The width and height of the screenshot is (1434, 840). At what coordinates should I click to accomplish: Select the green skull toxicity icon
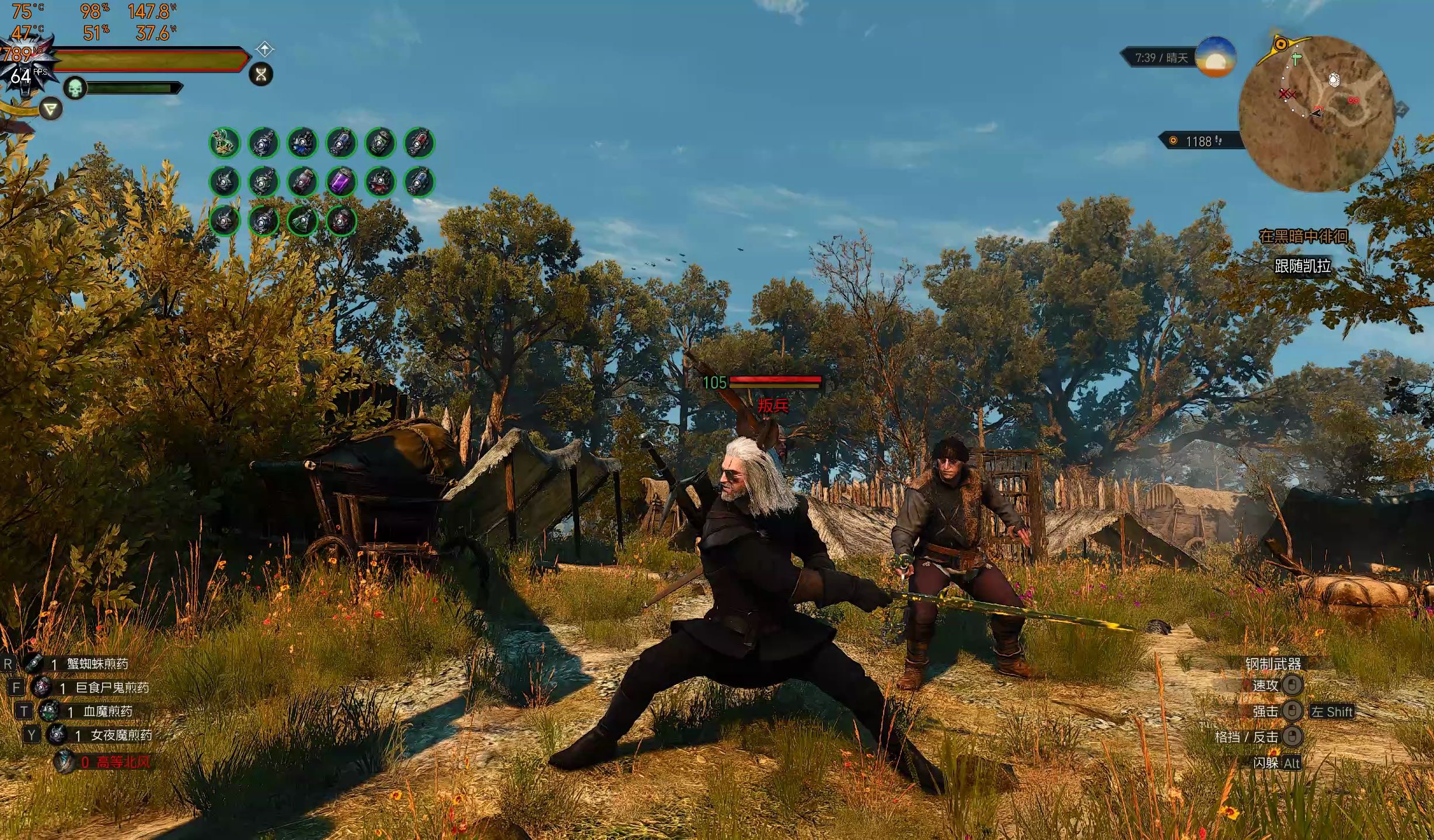[75, 88]
